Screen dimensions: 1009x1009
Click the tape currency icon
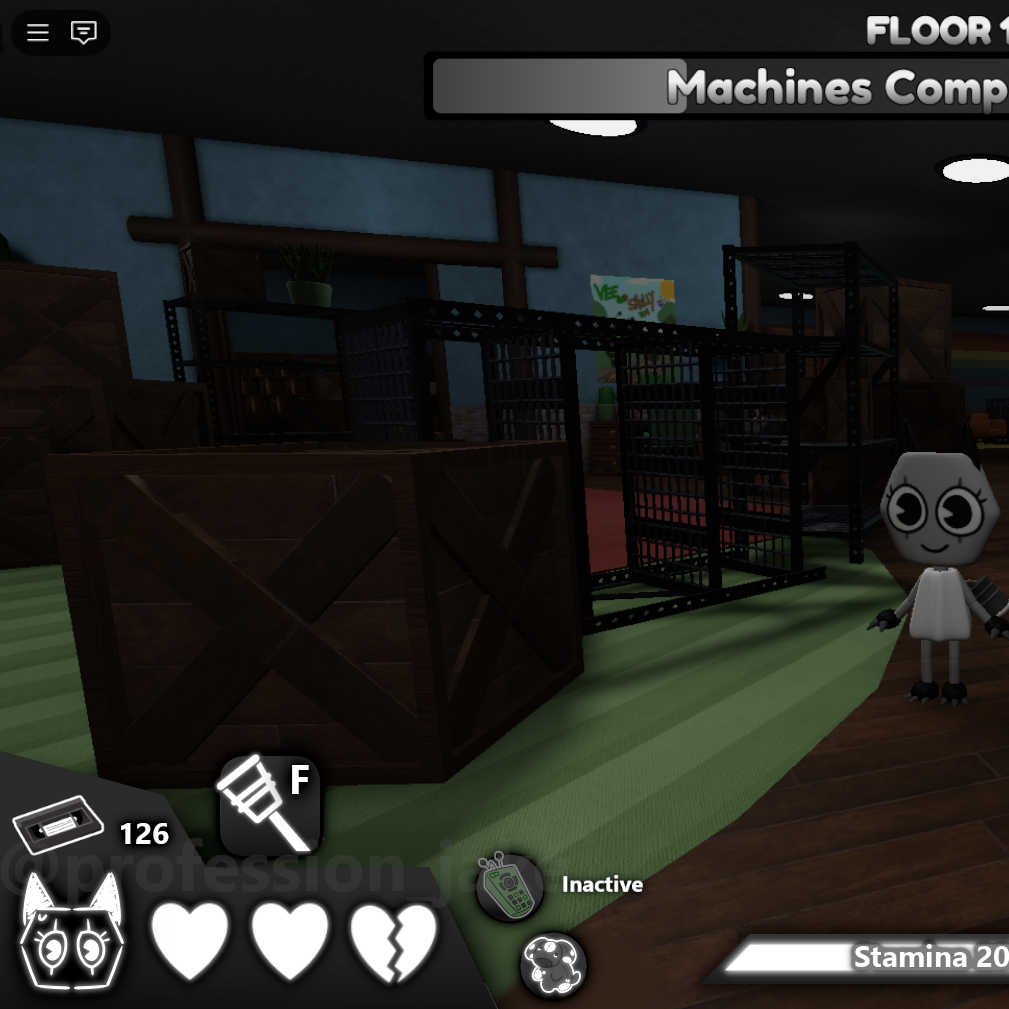point(58,826)
